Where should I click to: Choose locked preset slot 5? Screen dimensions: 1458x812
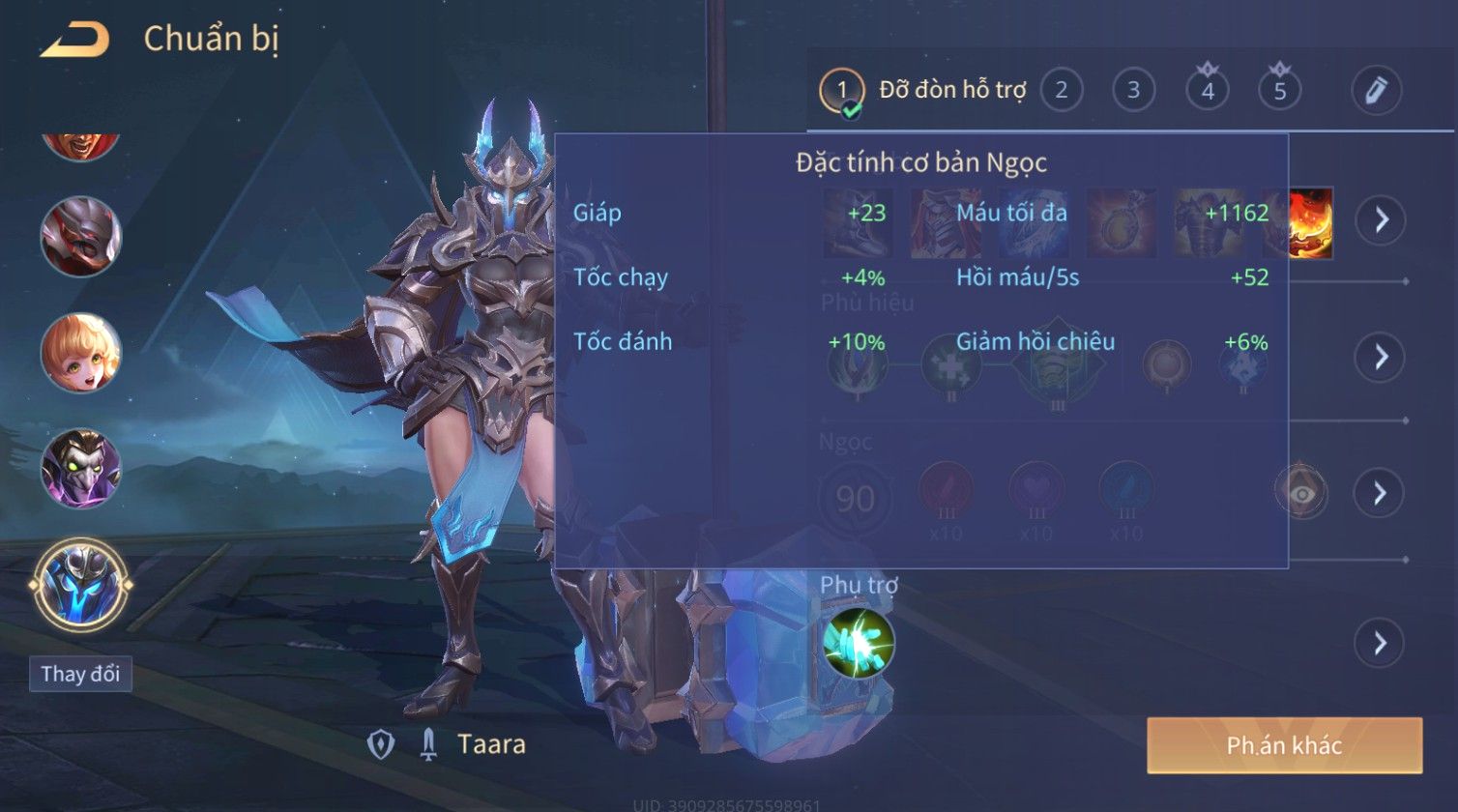click(1279, 91)
